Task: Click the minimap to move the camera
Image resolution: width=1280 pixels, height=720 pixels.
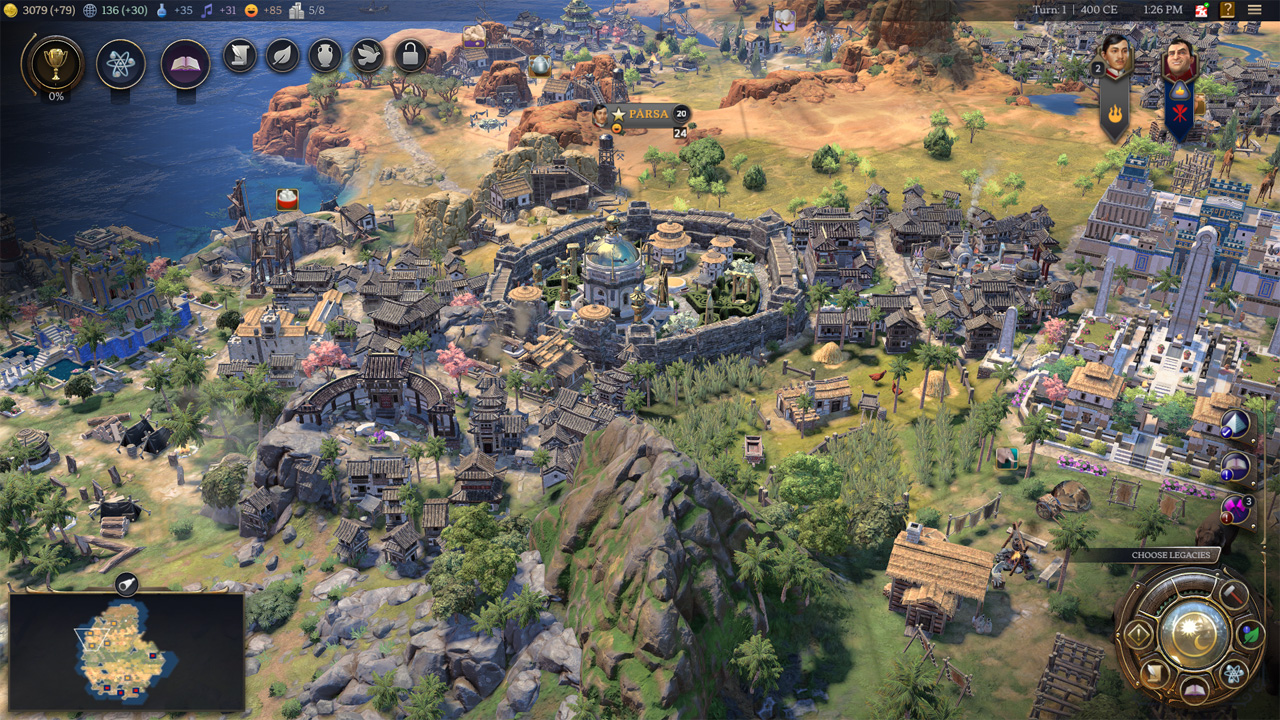Action: (x=127, y=651)
